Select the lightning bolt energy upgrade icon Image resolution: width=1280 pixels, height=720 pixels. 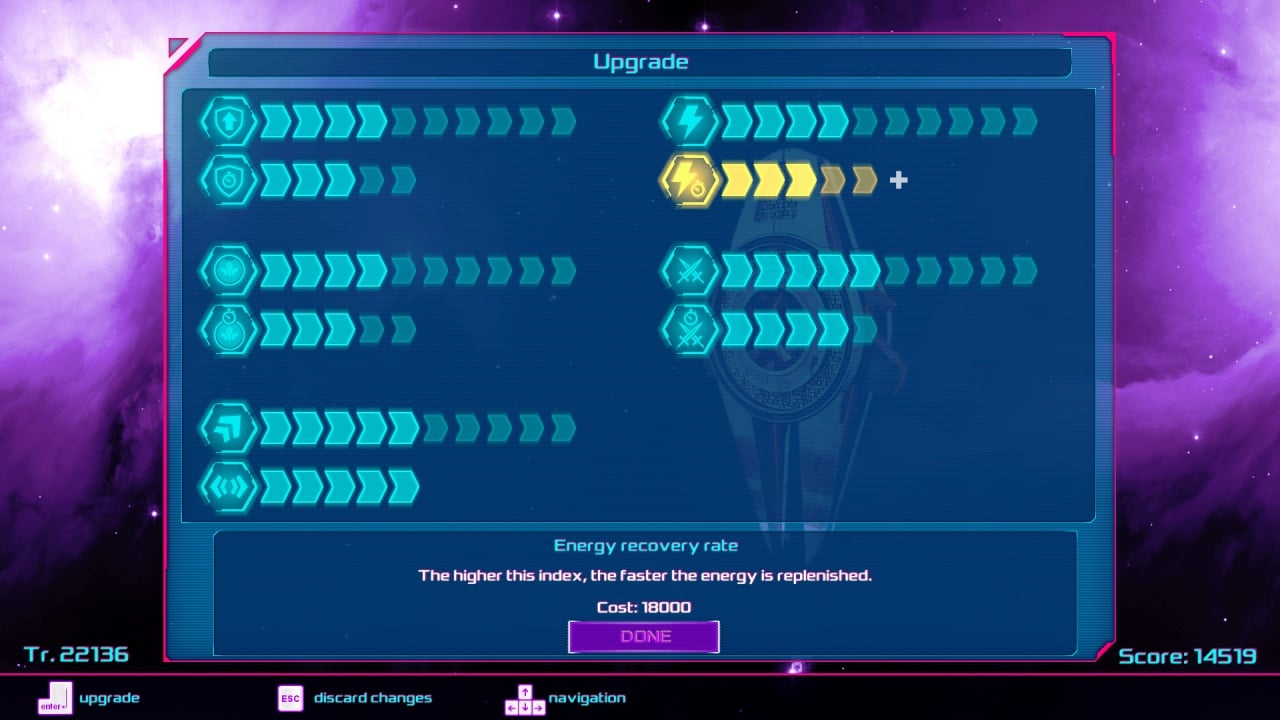[x=688, y=122]
